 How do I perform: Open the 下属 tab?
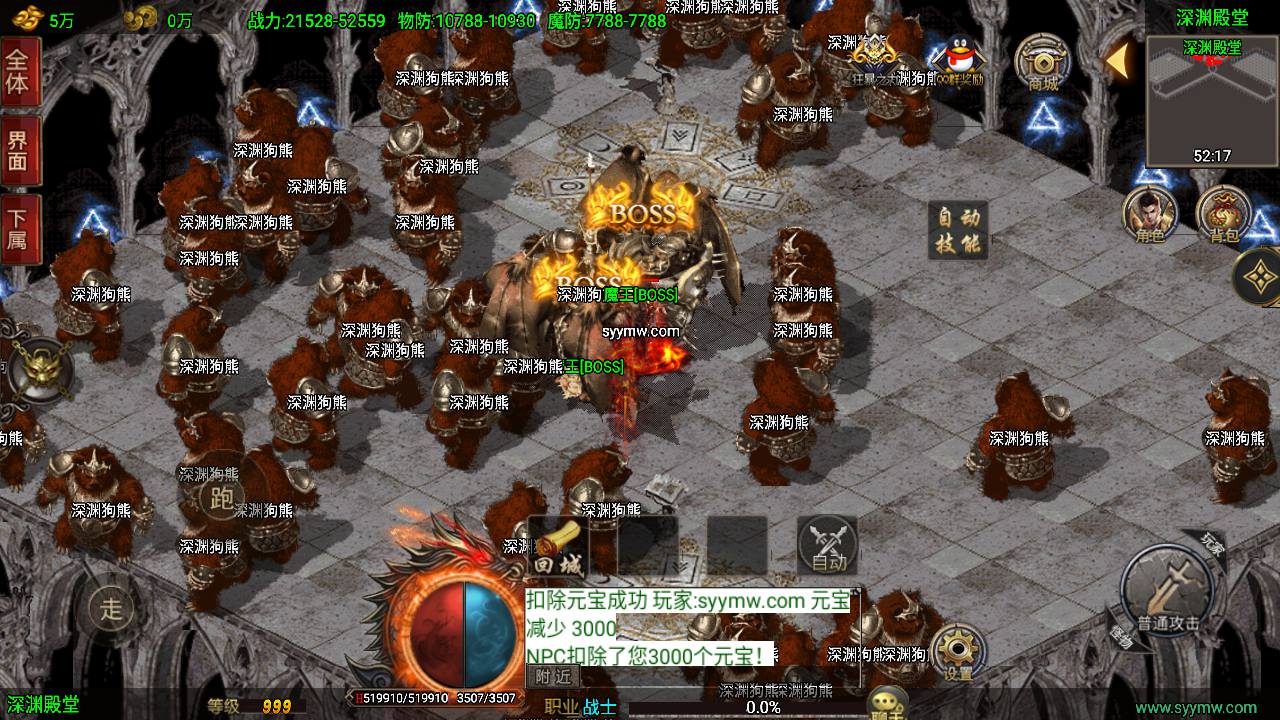pyautogui.click(x=19, y=228)
